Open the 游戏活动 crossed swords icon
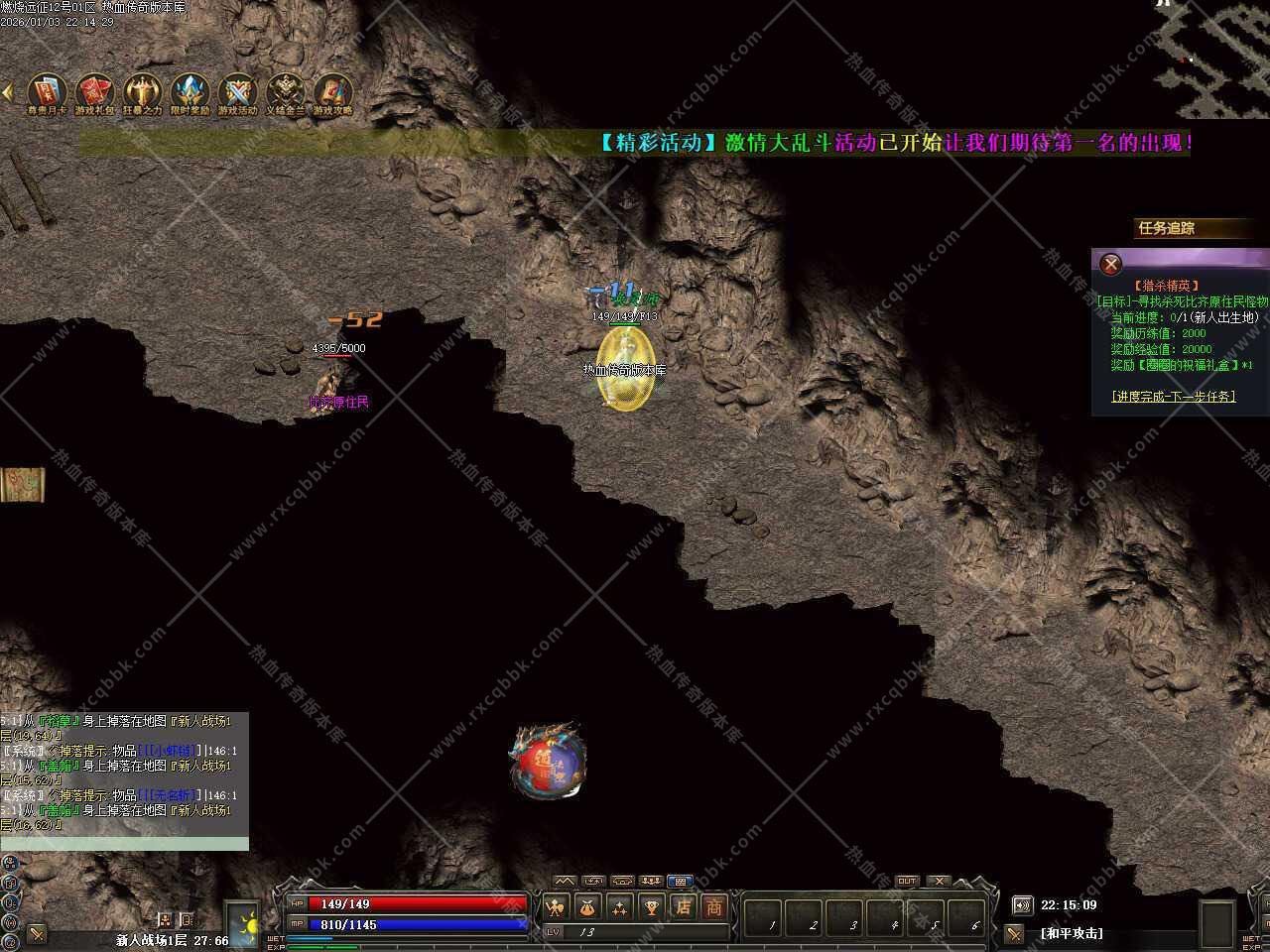Screen dimensions: 1270x952 [x=237, y=93]
